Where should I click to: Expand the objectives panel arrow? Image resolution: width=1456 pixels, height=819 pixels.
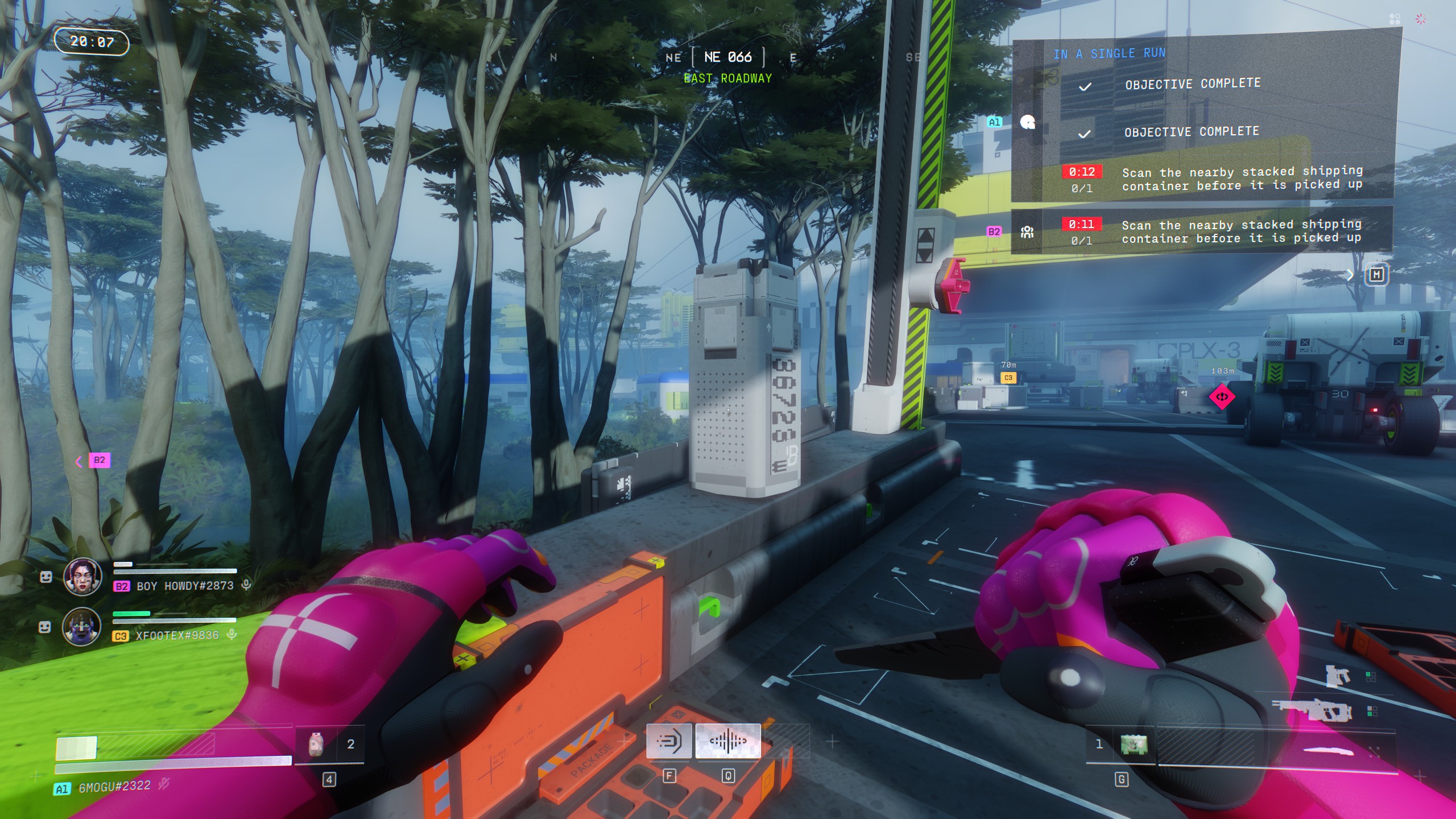(1350, 275)
